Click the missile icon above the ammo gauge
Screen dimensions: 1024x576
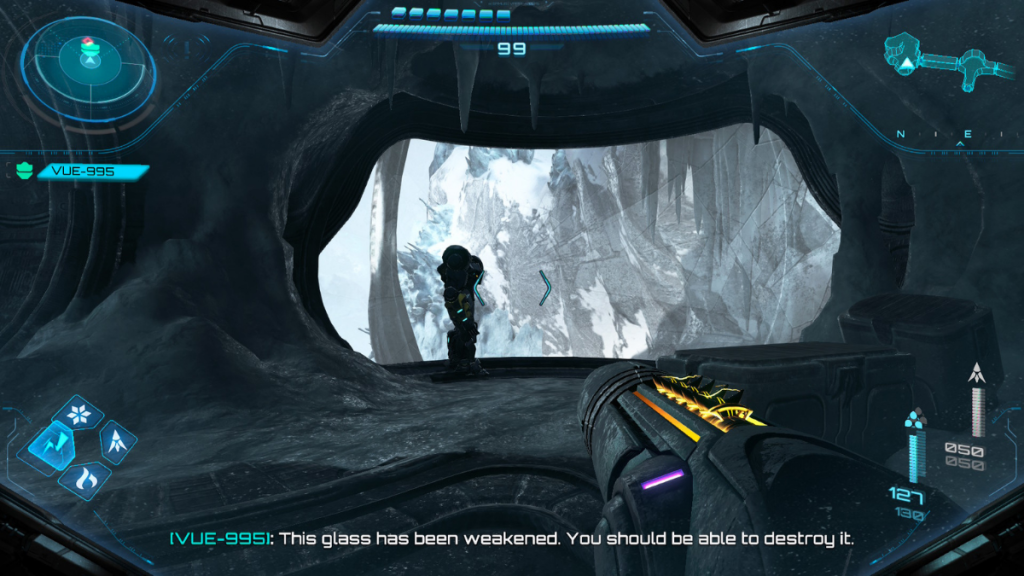tap(977, 375)
